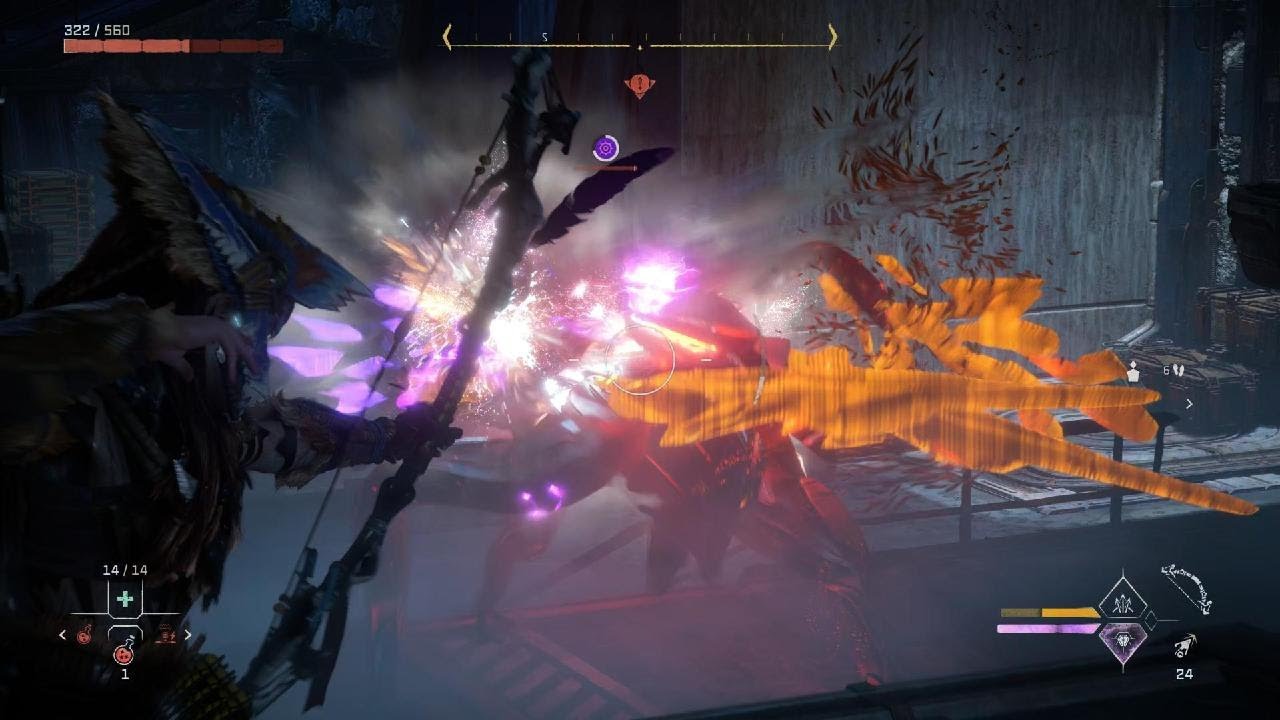Viewport: 1280px width, 720px height.
Task: Click the orange enemy alert marker
Action: pyautogui.click(x=639, y=85)
